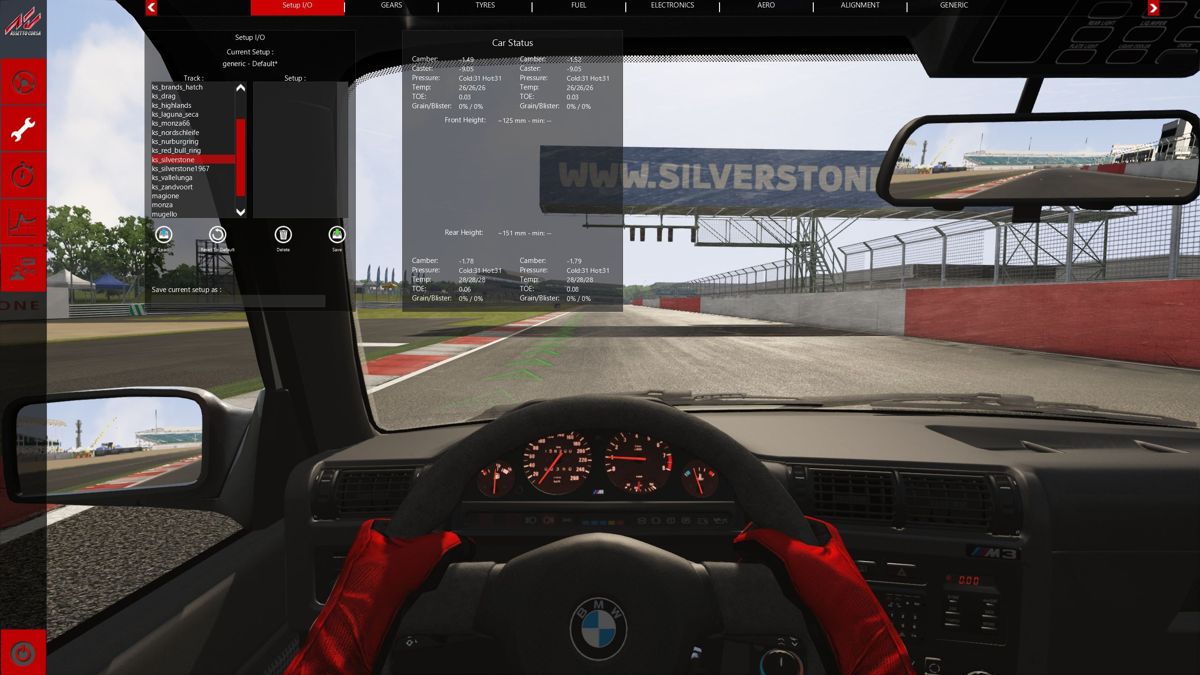Click the left arrow beside Setup I/O

click(x=151, y=8)
